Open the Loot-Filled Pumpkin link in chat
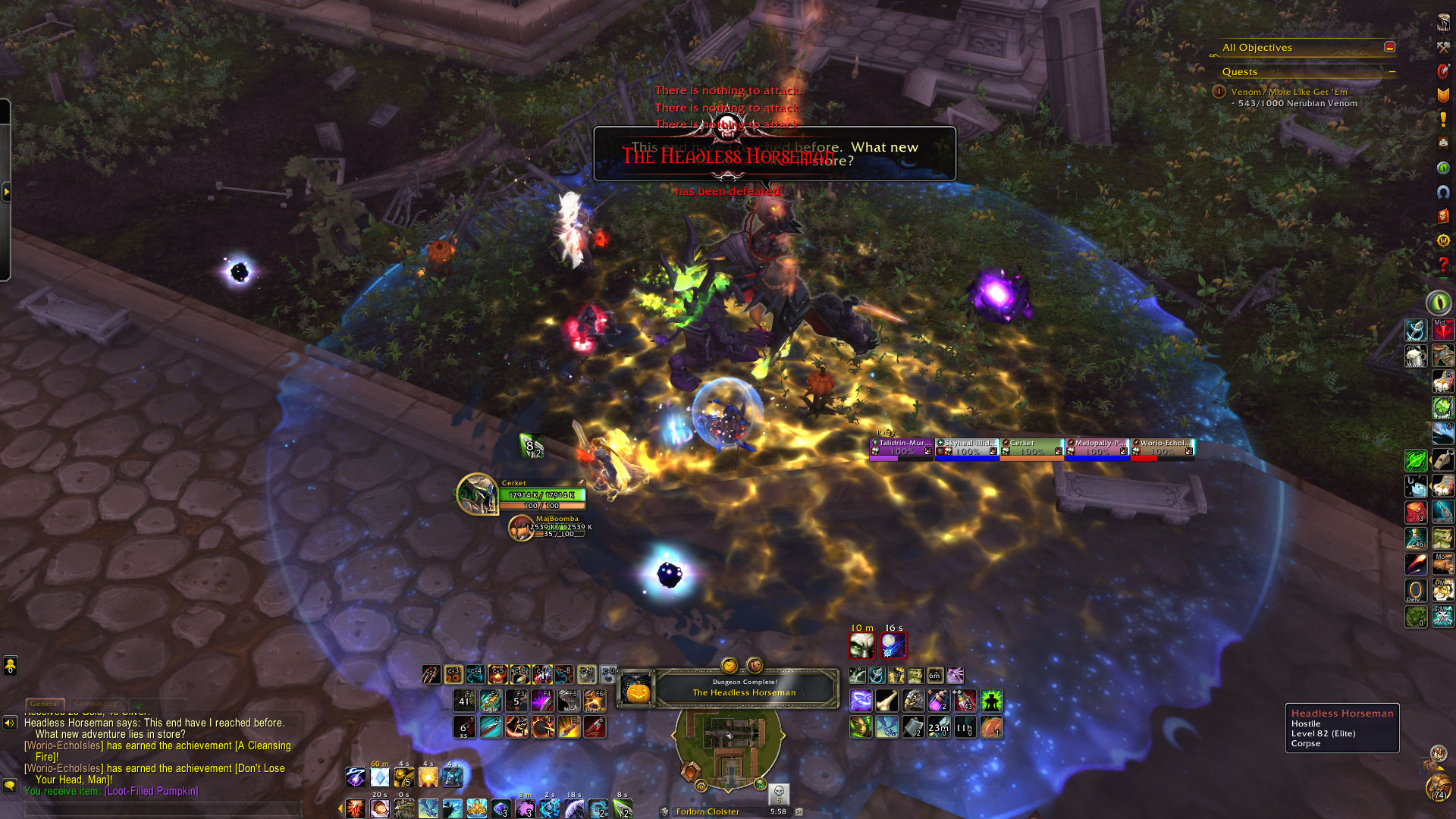 [152, 791]
